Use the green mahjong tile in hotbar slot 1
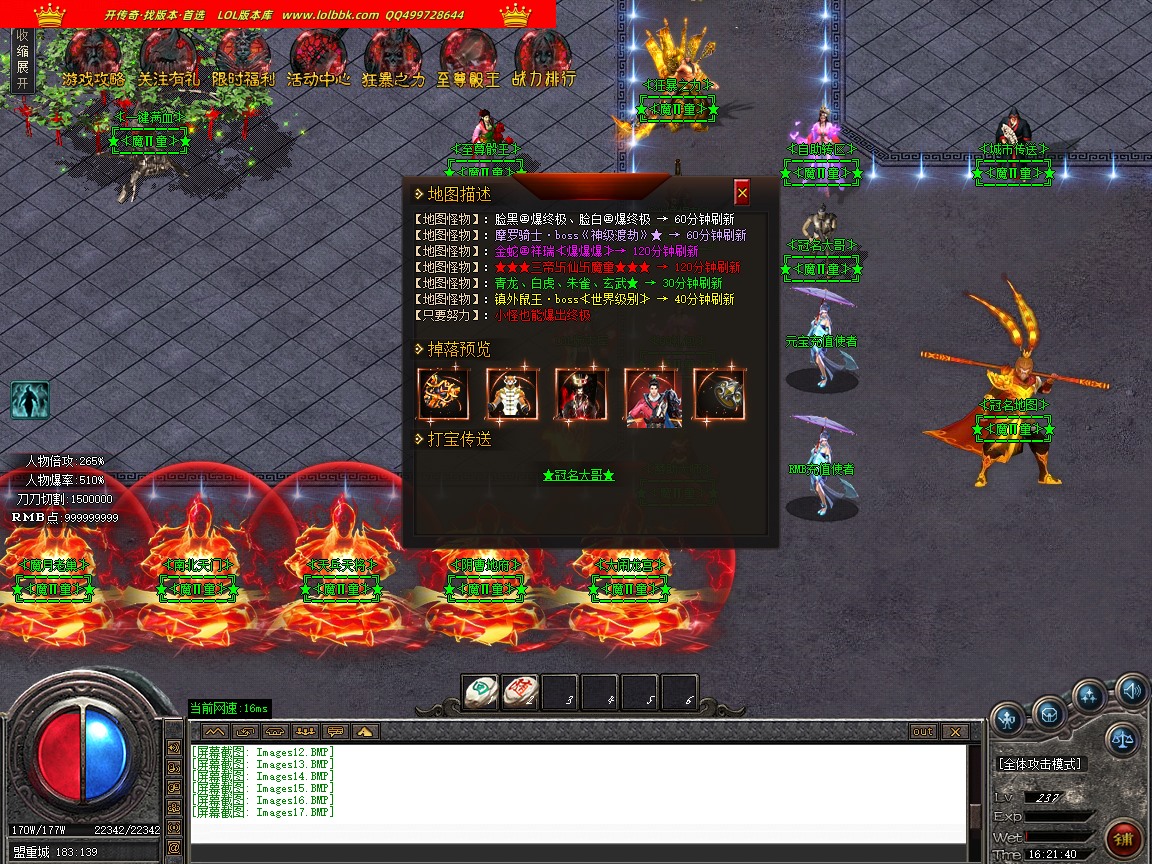 (x=481, y=692)
